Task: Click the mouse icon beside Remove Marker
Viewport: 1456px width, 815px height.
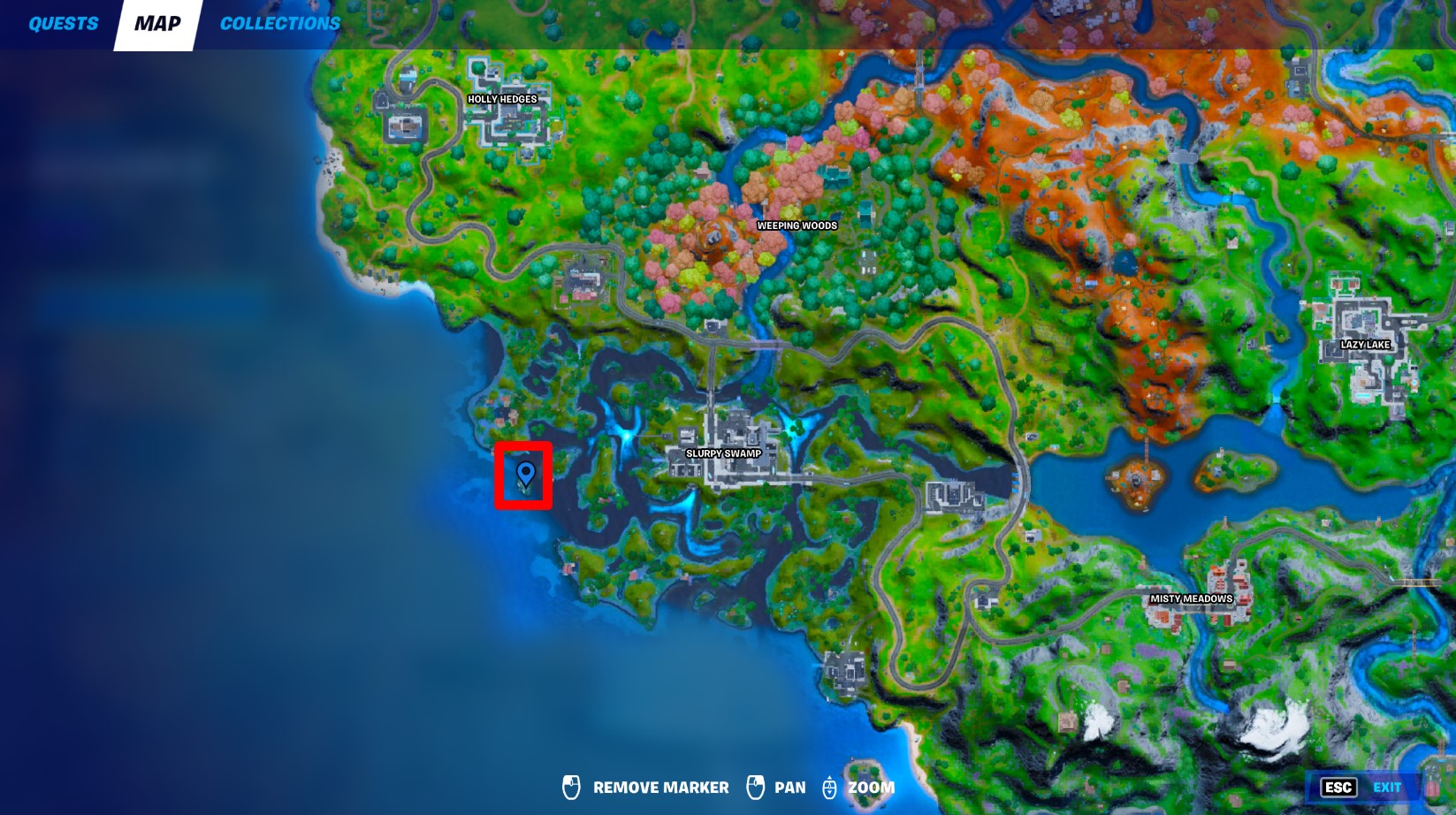Action: tap(573, 787)
